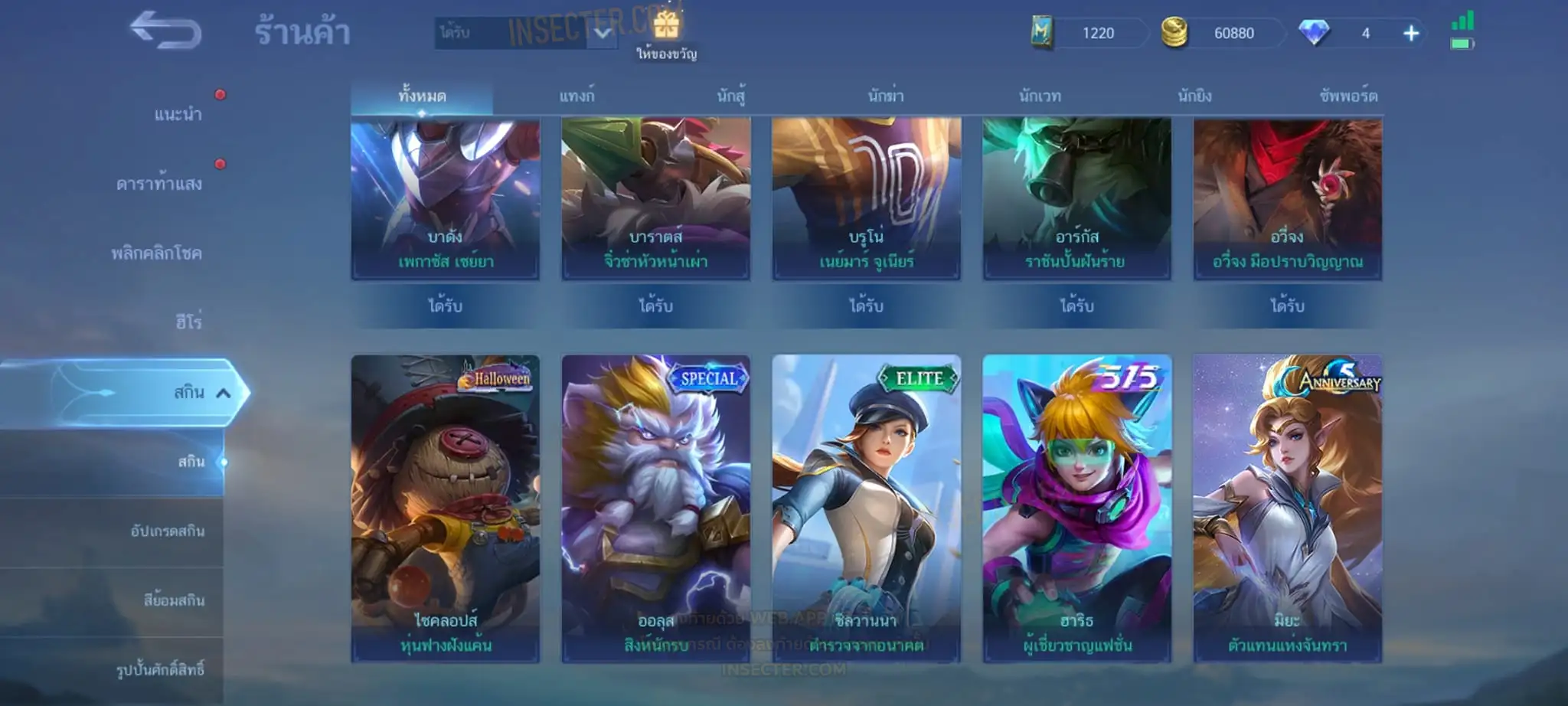Open the สีย้อมสกิน submenu
Viewport: 1568px width, 706px height.
(174, 600)
